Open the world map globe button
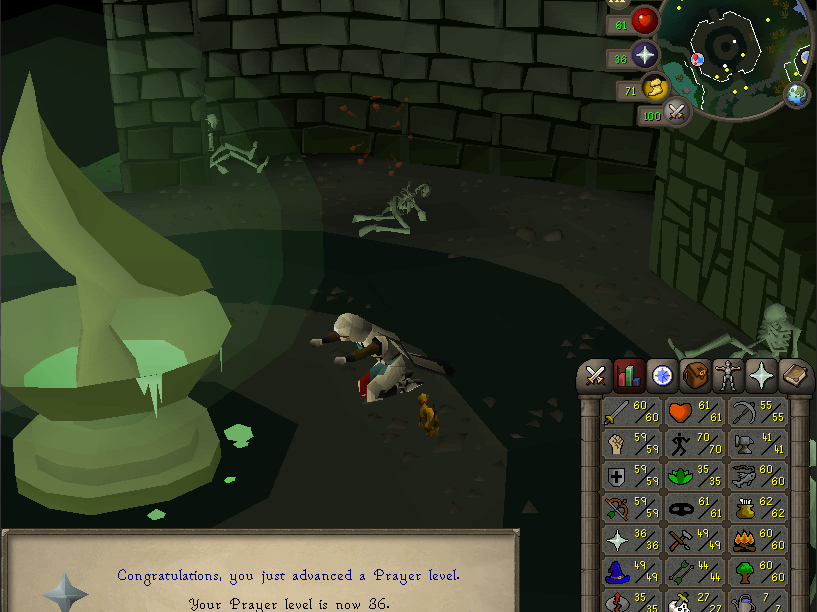This screenshot has width=817, height=612. click(x=797, y=95)
